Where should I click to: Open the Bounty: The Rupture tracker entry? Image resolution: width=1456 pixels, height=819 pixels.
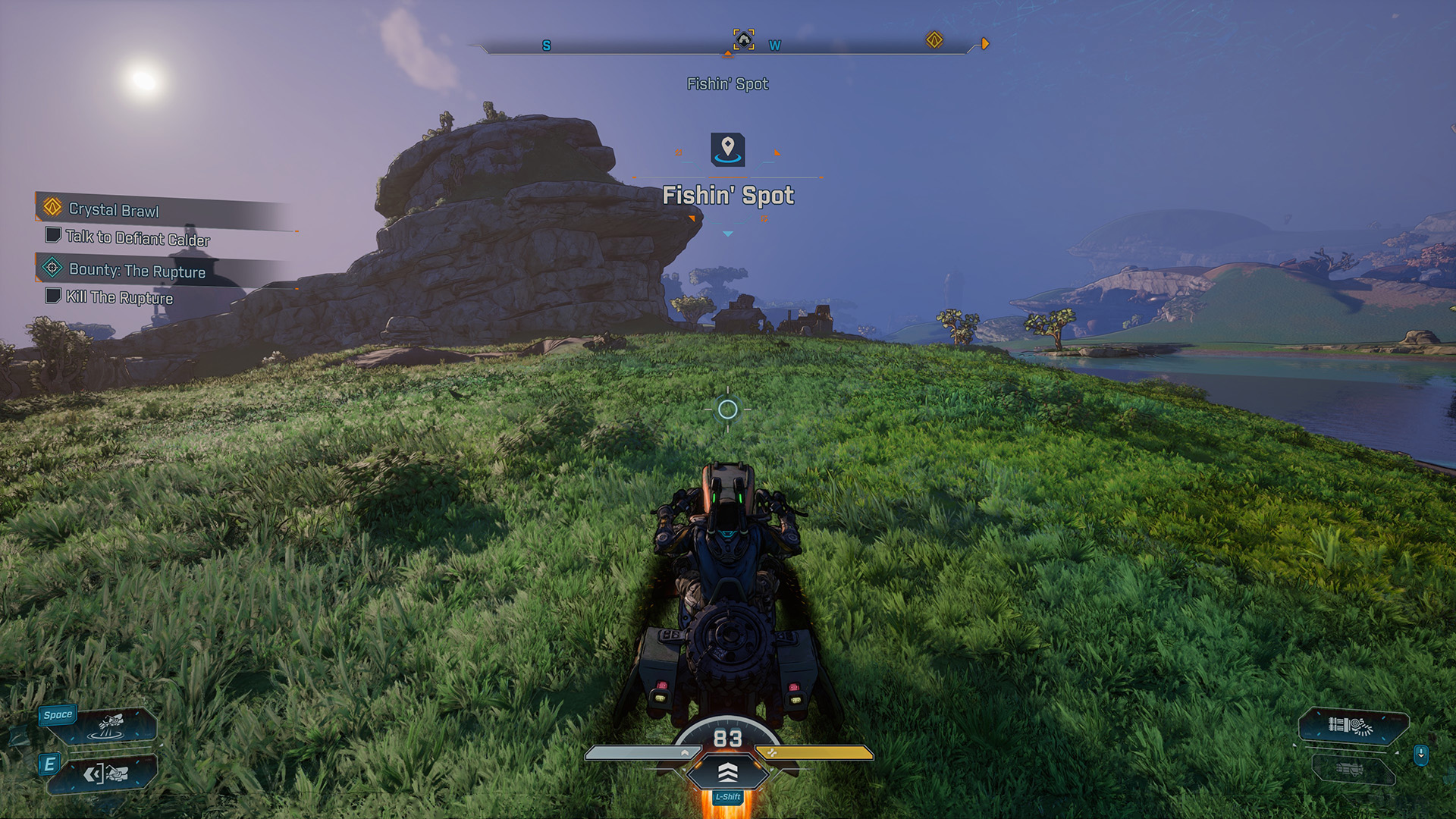tap(136, 270)
